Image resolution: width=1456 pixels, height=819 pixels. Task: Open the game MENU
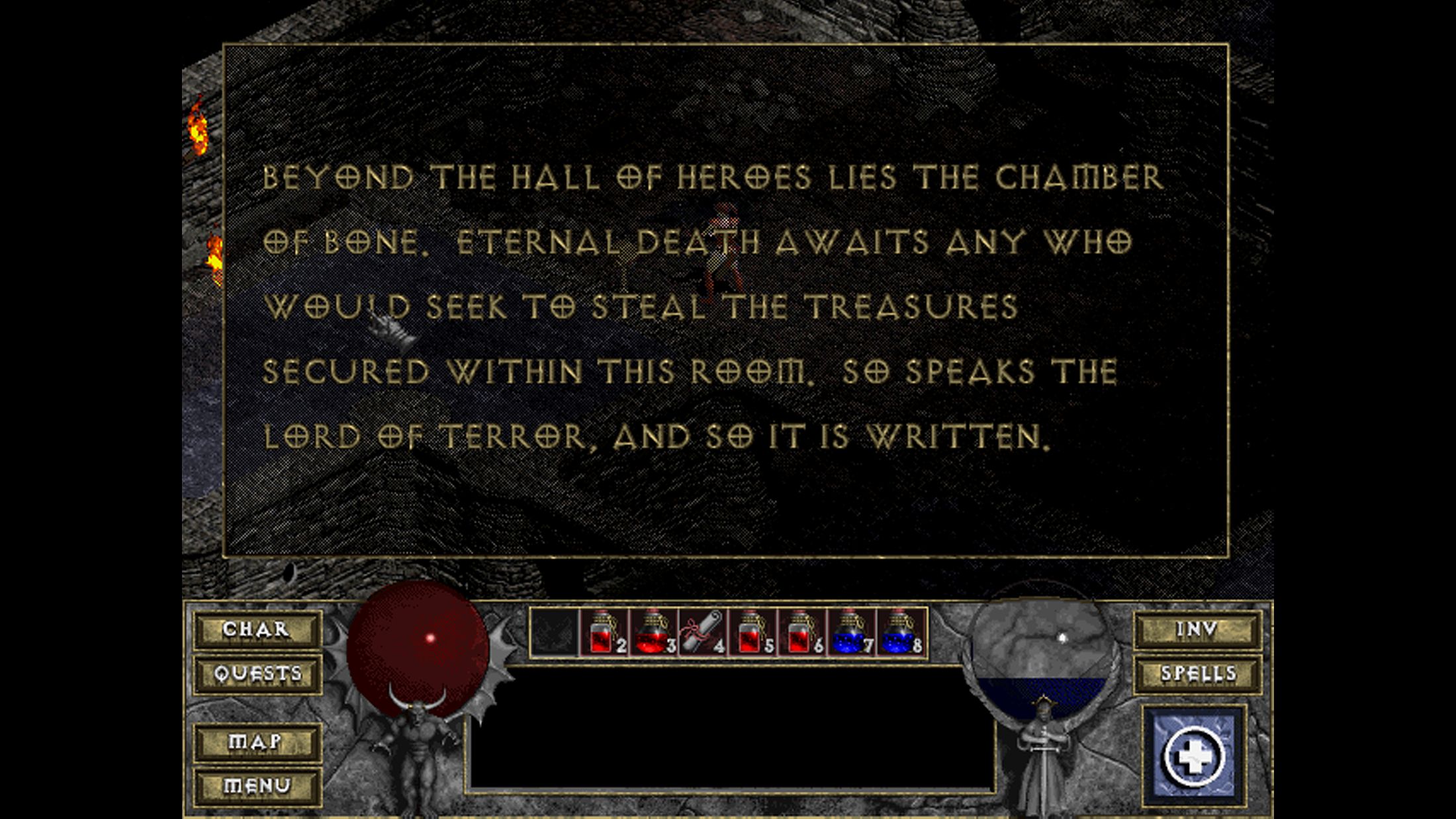click(257, 786)
